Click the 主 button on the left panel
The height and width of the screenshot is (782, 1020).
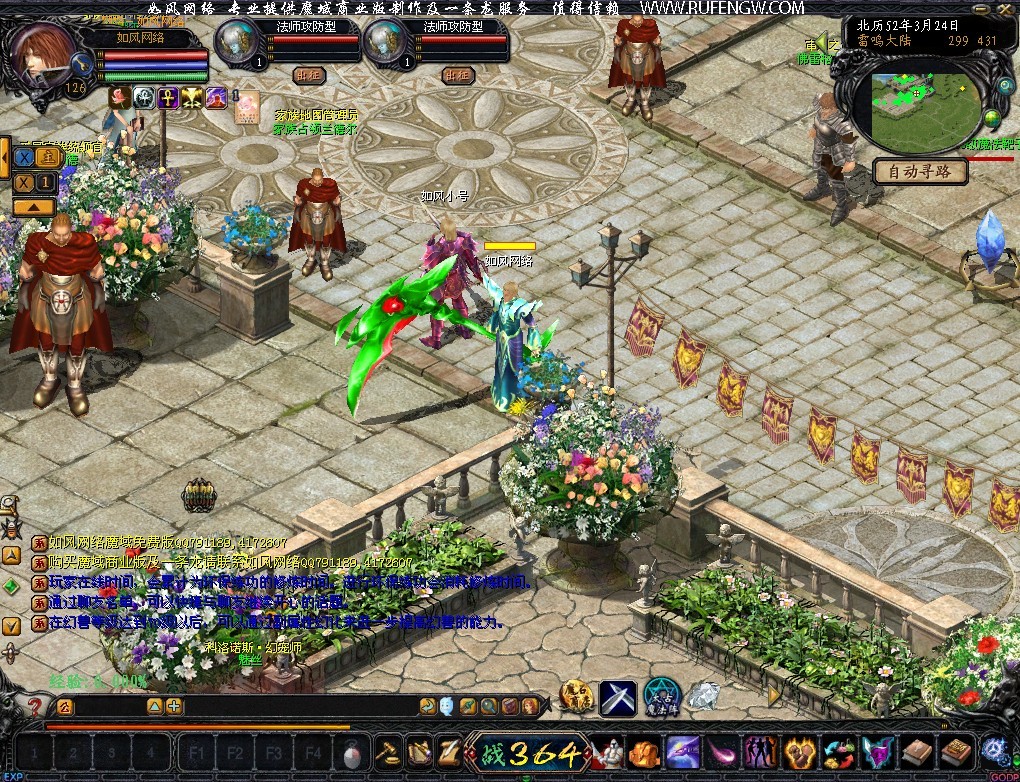(x=46, y=157)
